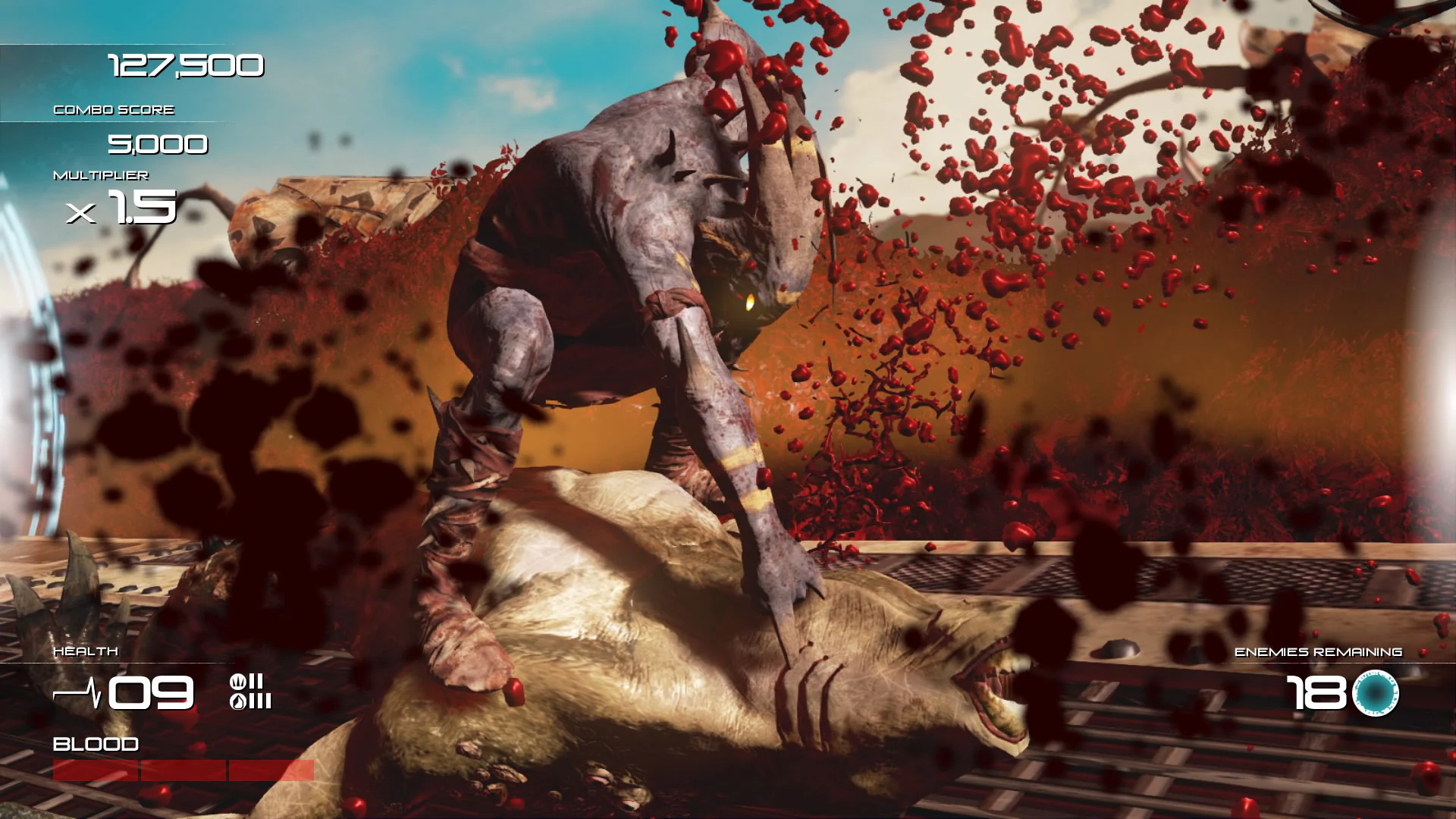
Task: Click the health value showing 09
Action: 148,692
